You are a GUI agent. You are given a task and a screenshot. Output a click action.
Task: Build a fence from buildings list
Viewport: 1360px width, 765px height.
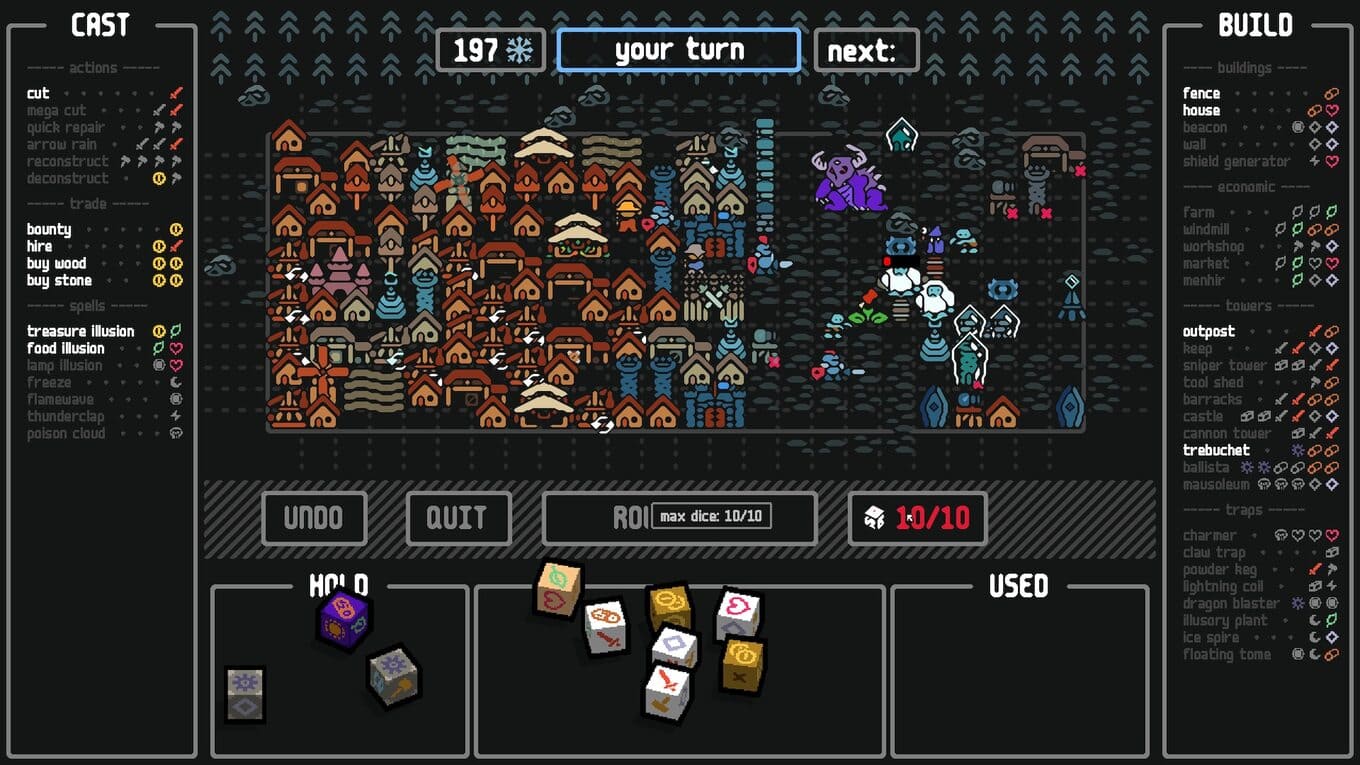[1201, 94]
